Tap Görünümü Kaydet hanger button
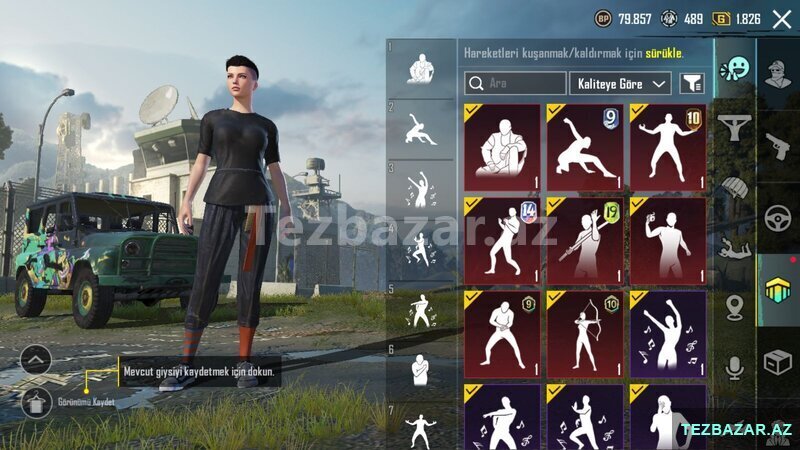 tap(36, 403)
